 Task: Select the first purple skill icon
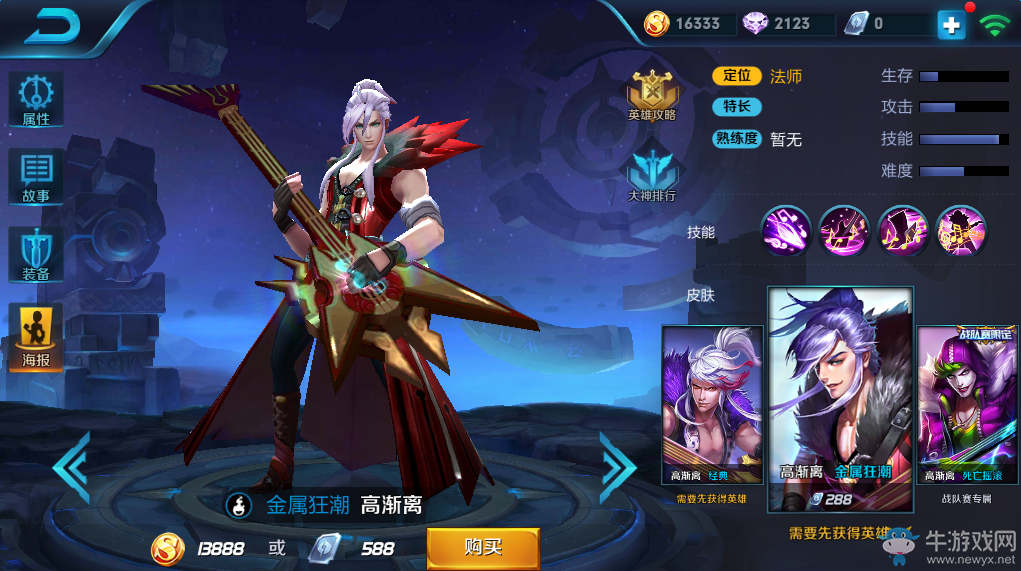click(x=786, y=231)
